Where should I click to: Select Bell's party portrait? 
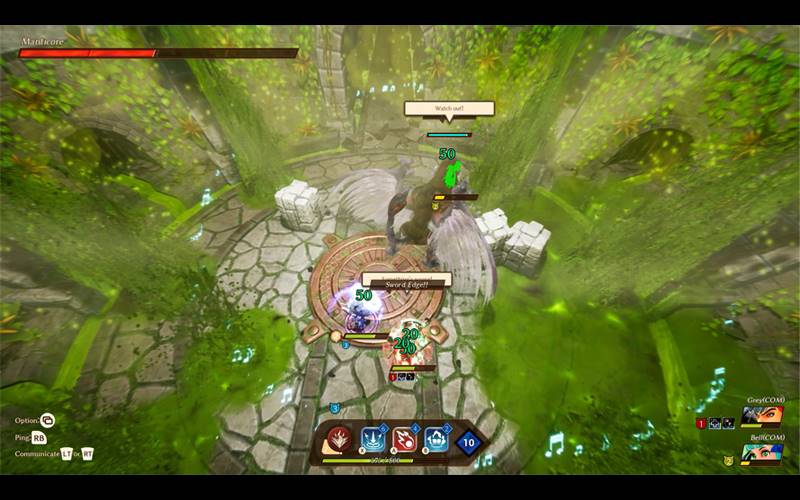[x=761, y=456]
